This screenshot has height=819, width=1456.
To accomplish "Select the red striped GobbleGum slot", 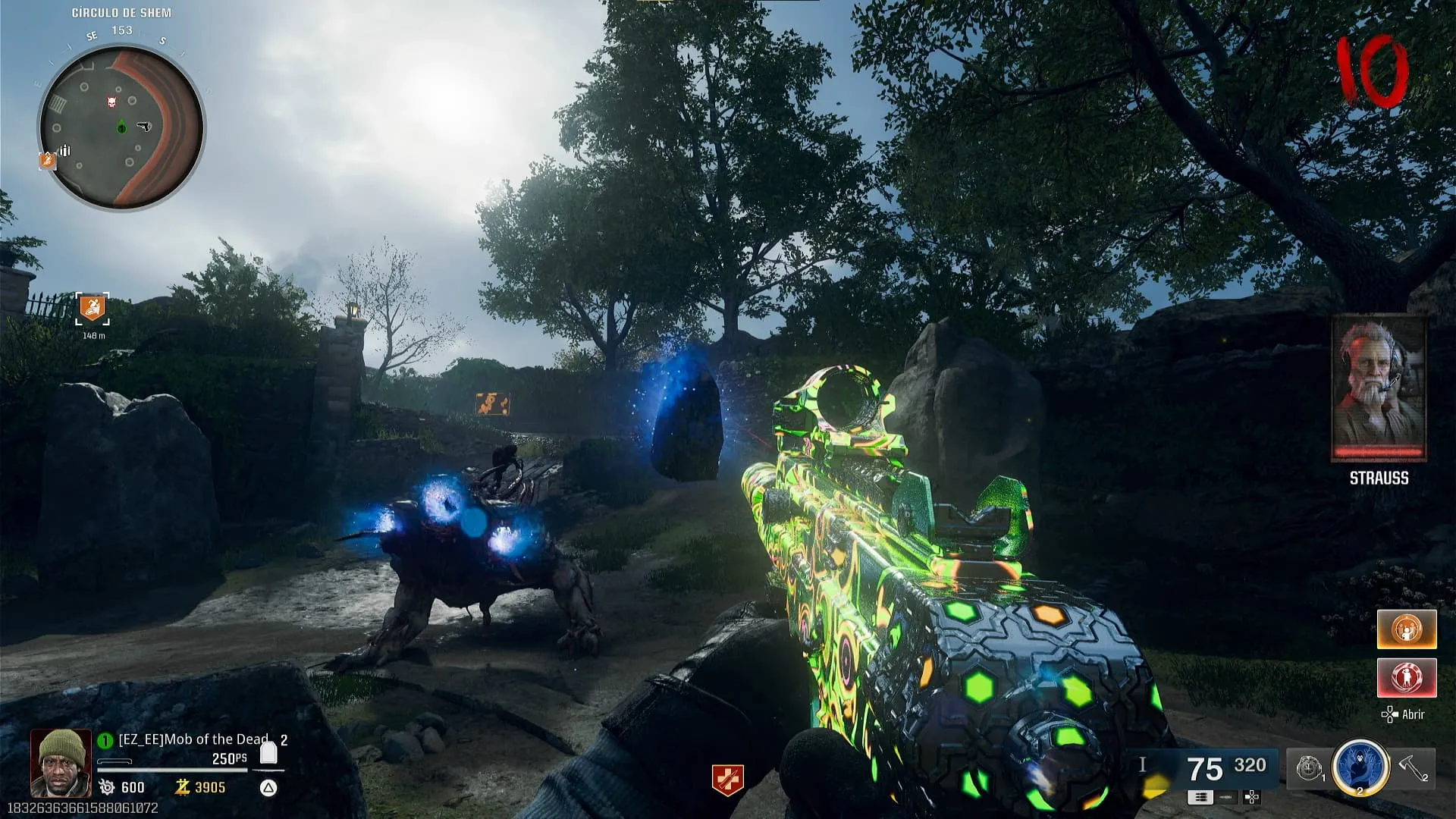I will coord(1407,677).
